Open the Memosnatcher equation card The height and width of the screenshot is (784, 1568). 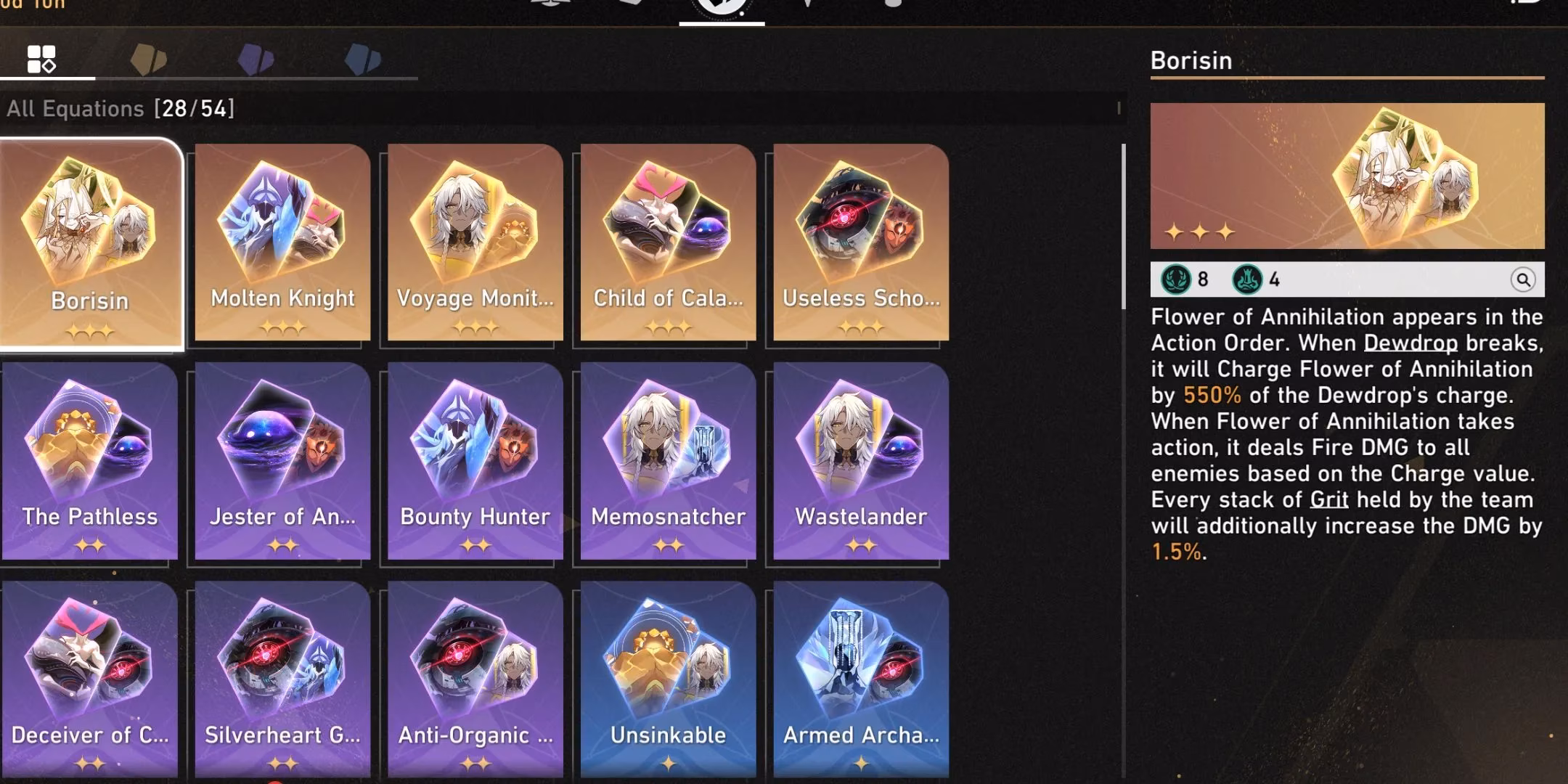668,462
